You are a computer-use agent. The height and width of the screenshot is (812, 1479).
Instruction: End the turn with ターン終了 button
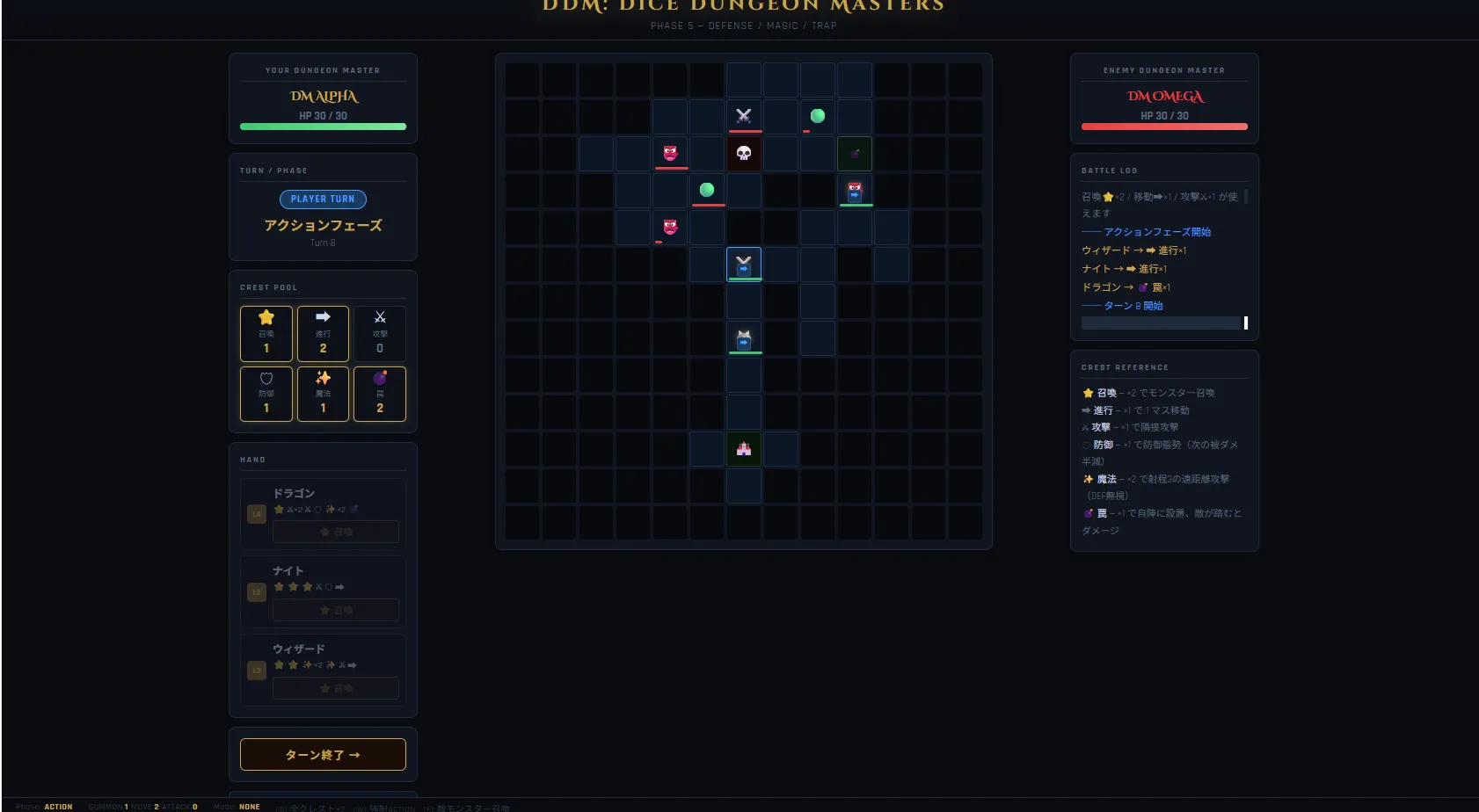[x=323, y=755]
